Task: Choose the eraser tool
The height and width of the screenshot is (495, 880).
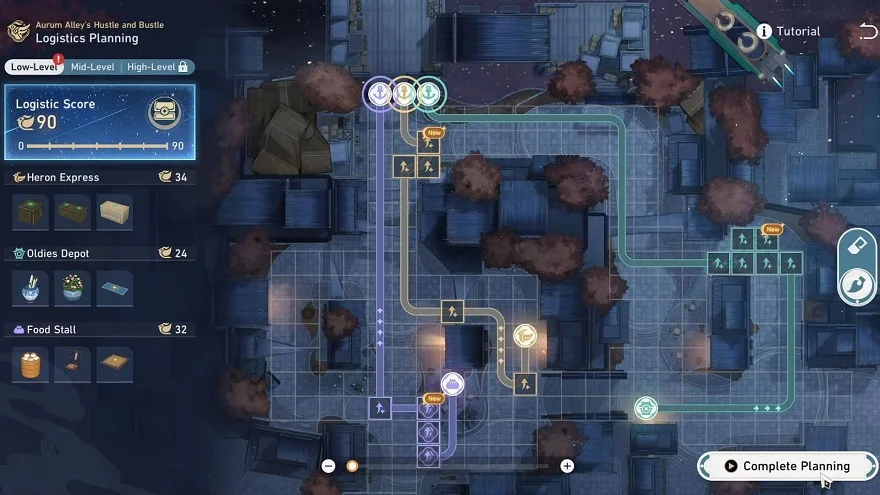Action: tap(855, 244)
